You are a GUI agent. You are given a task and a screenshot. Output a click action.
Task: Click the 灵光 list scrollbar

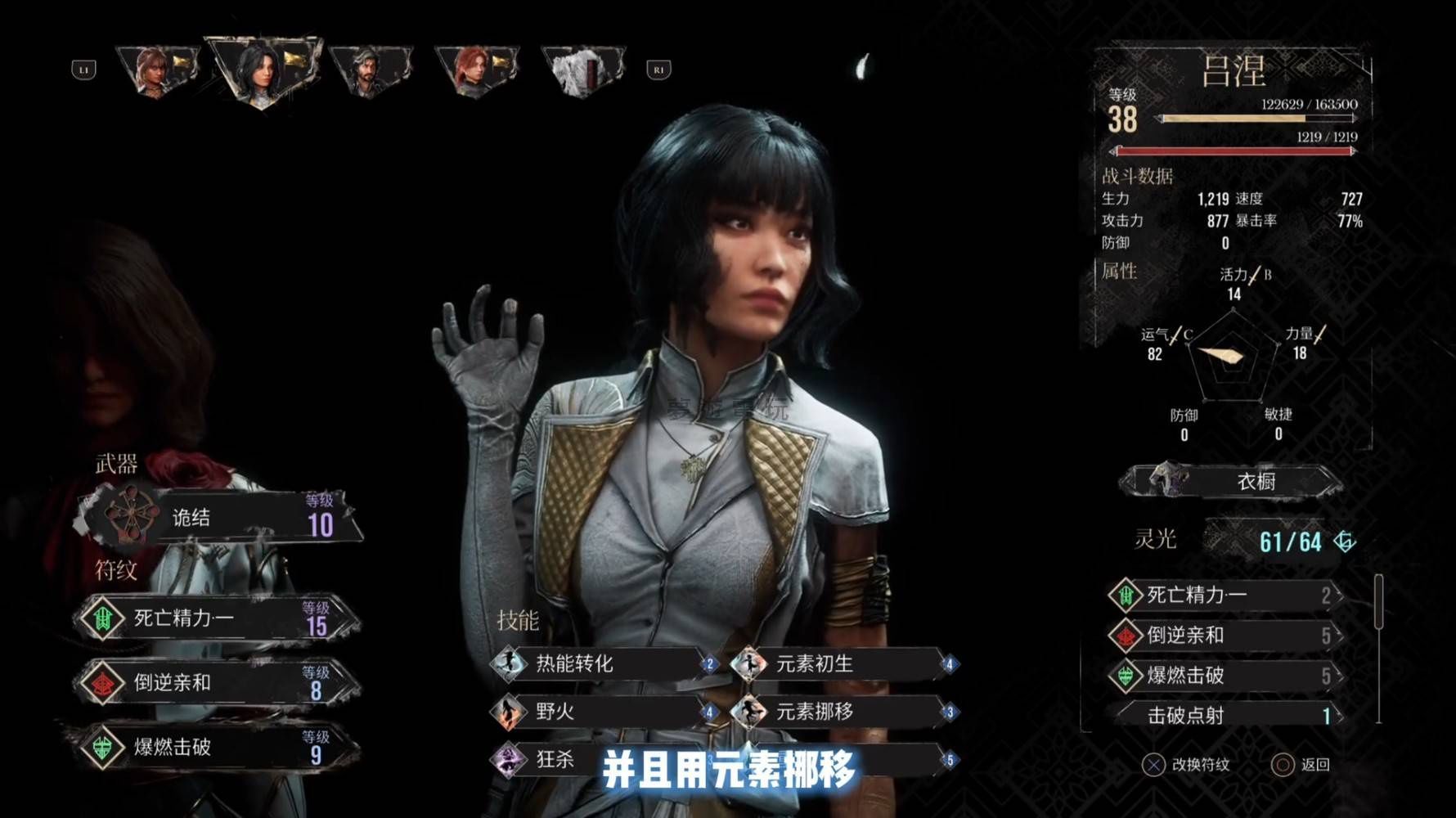1378,602
